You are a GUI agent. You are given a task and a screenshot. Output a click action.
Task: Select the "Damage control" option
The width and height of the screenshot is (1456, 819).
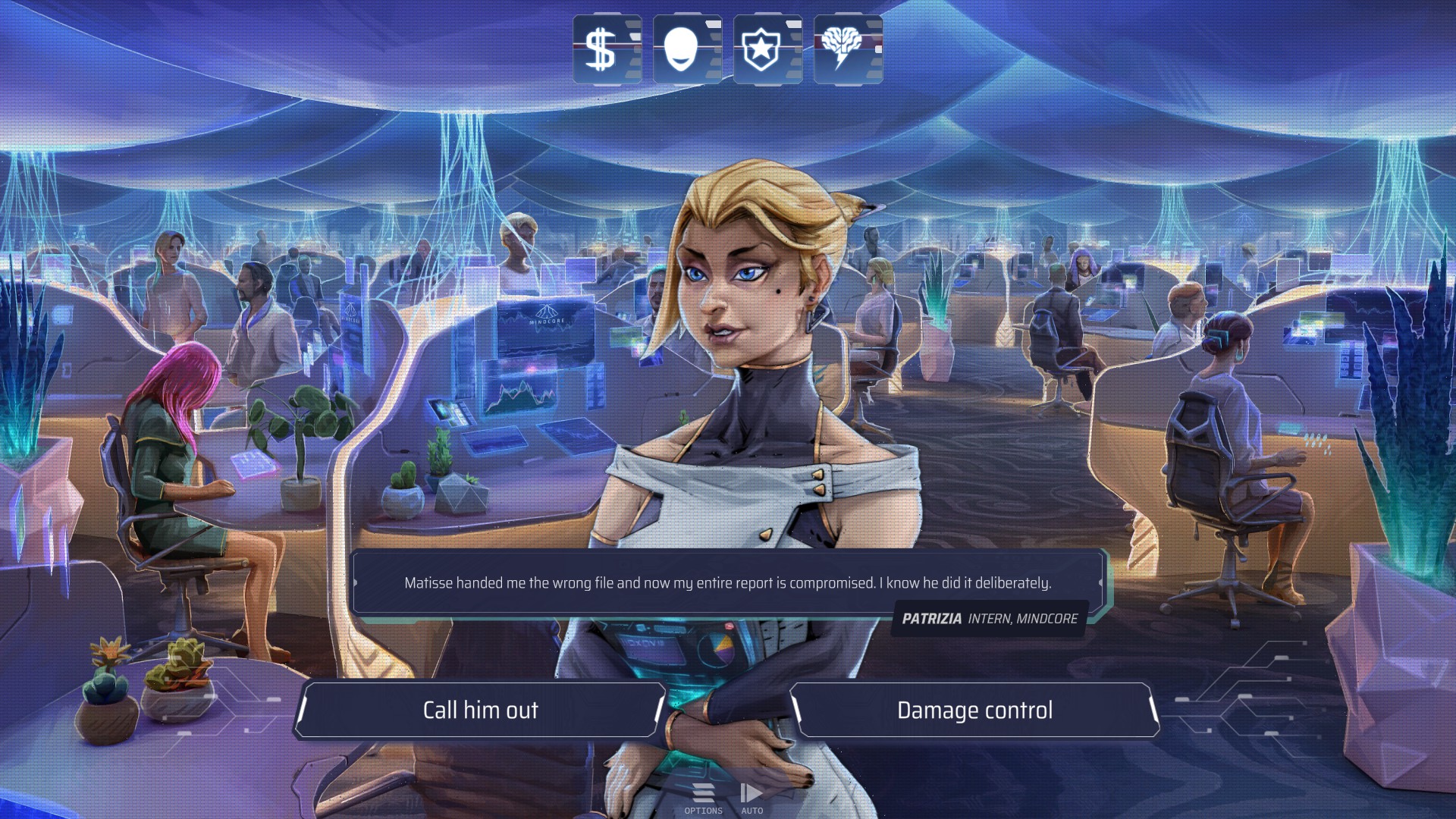click(974, 710)
